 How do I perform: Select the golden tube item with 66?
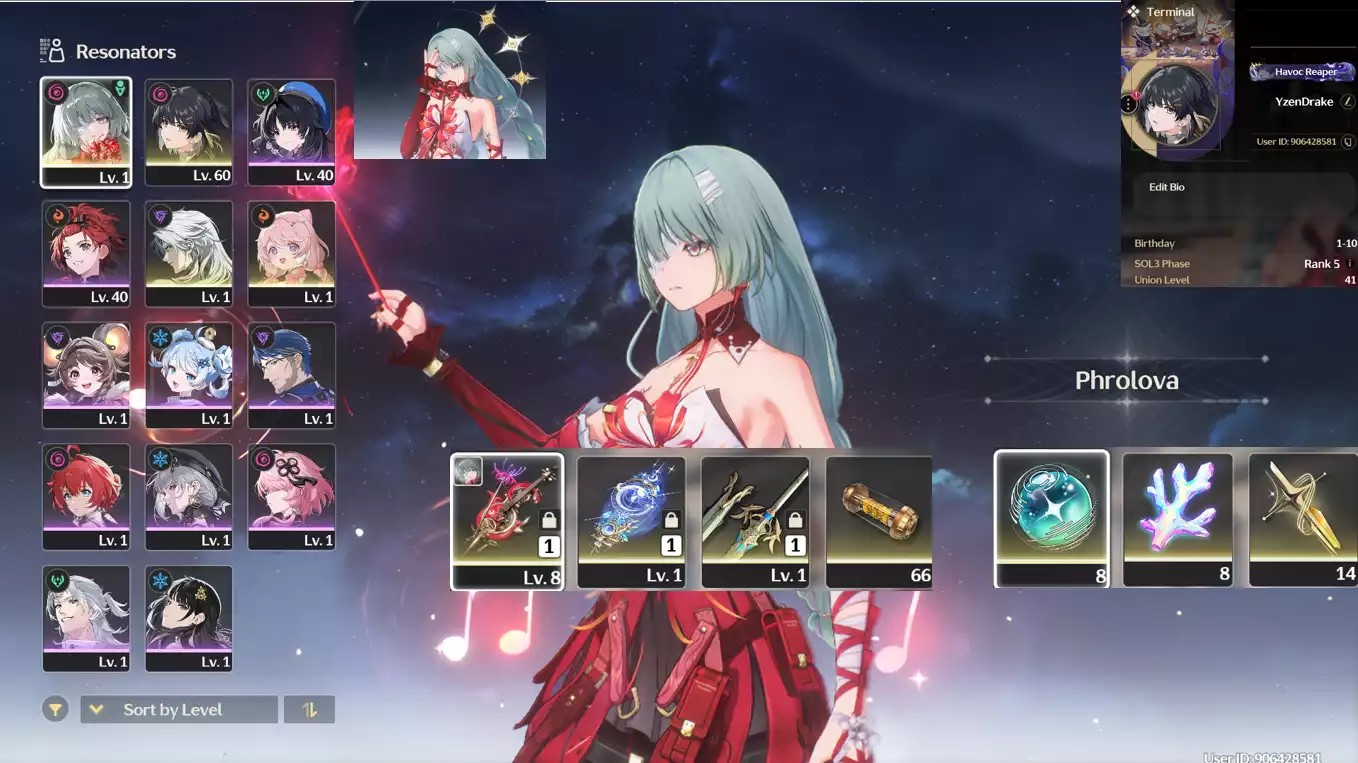(879, 521)
